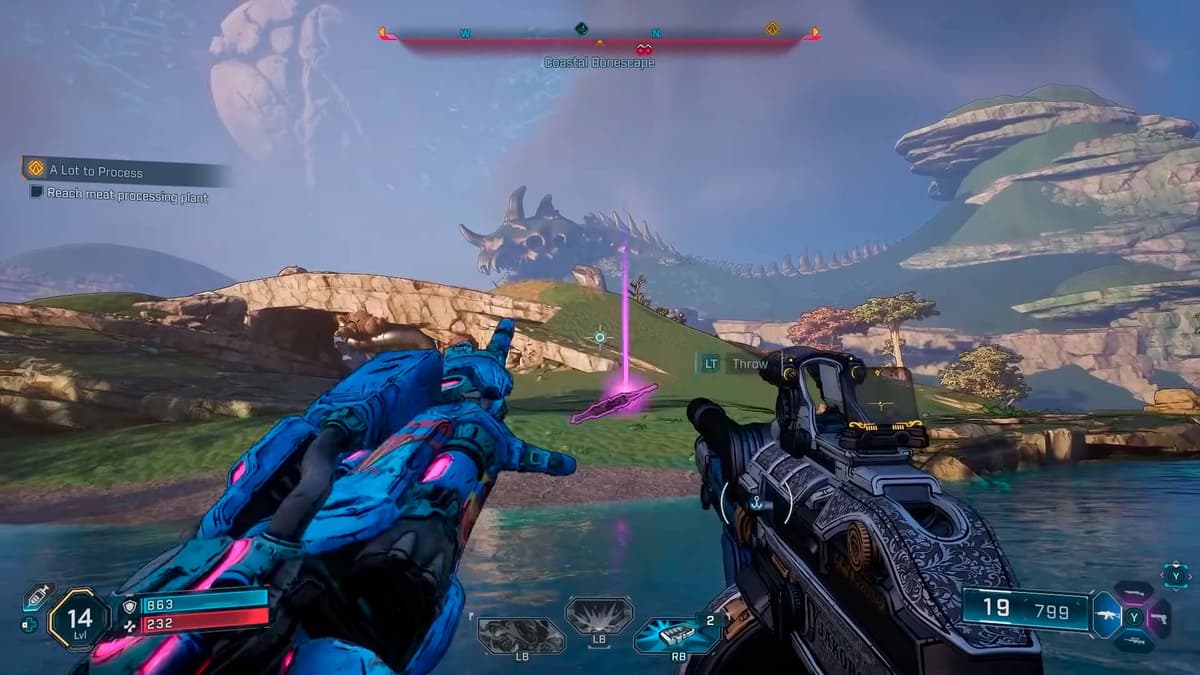
Task: Click the orange quest marker on the compass
Action: tap(772, 29)
